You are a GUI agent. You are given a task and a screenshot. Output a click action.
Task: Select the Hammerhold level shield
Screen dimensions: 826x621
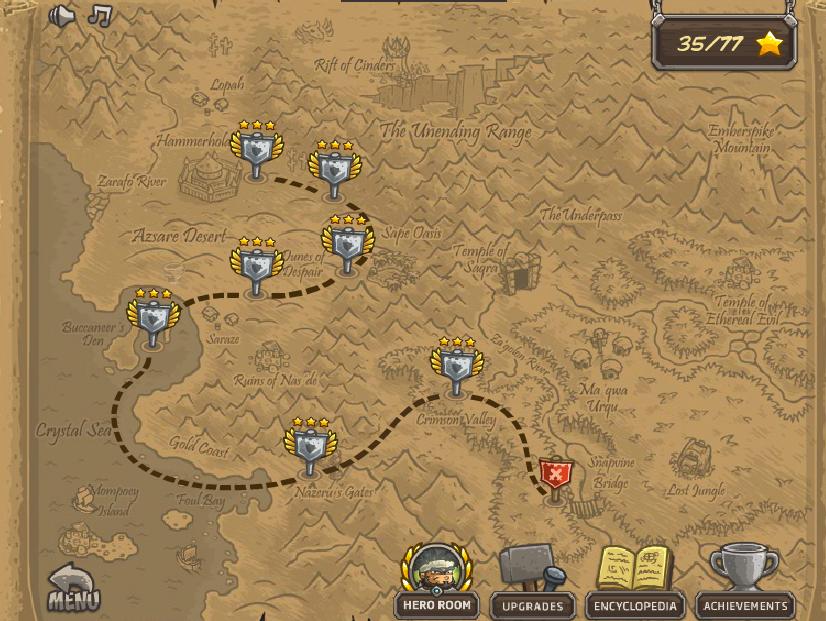[257, 152]
